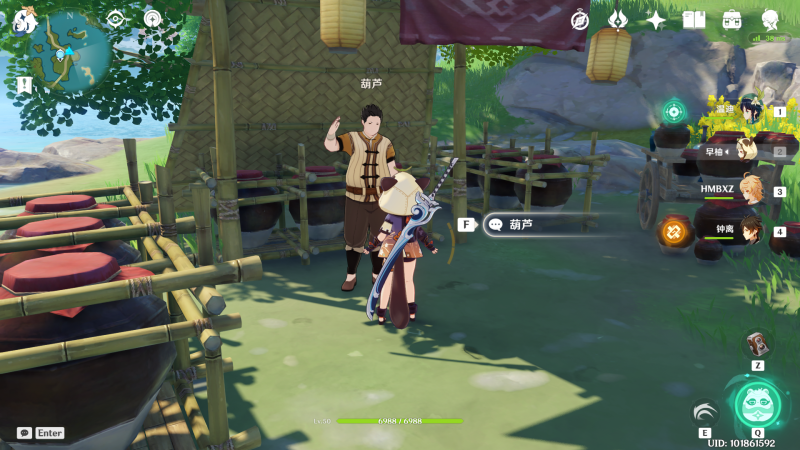This screenshot has width=800, height=450.
Task: Use the gadget bound to Z
Action: tap(758, 344)
